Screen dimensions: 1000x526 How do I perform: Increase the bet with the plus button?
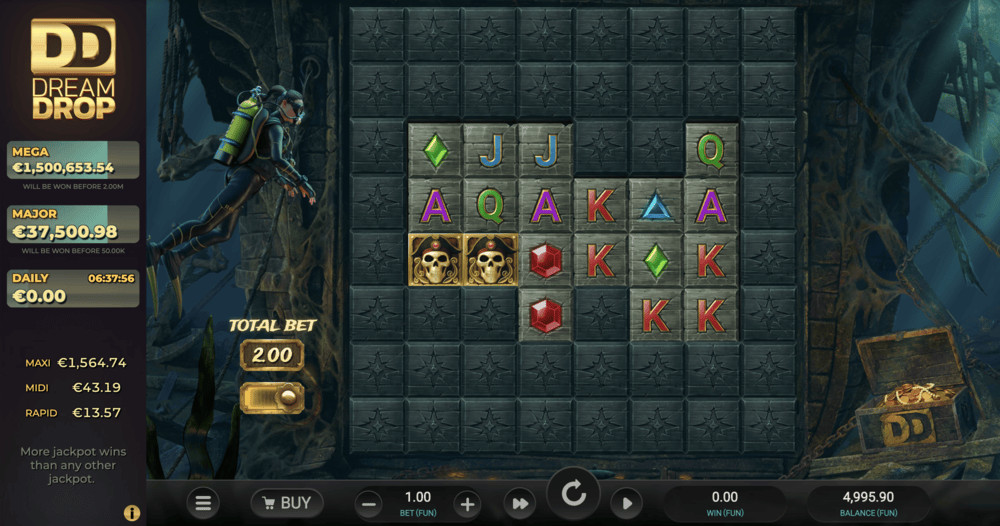tap(466, 503)
